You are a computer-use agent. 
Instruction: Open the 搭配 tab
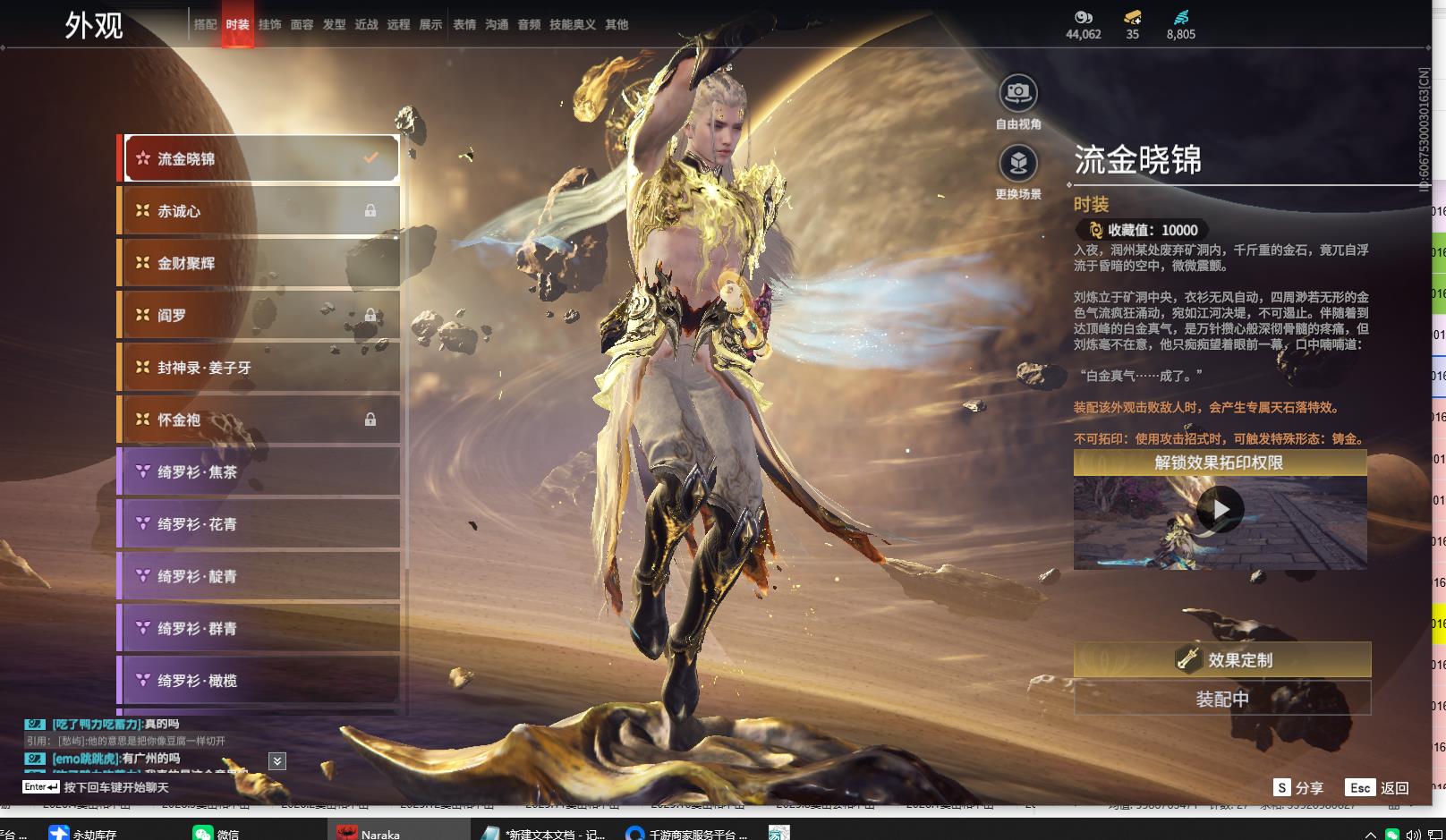(205, 25)
